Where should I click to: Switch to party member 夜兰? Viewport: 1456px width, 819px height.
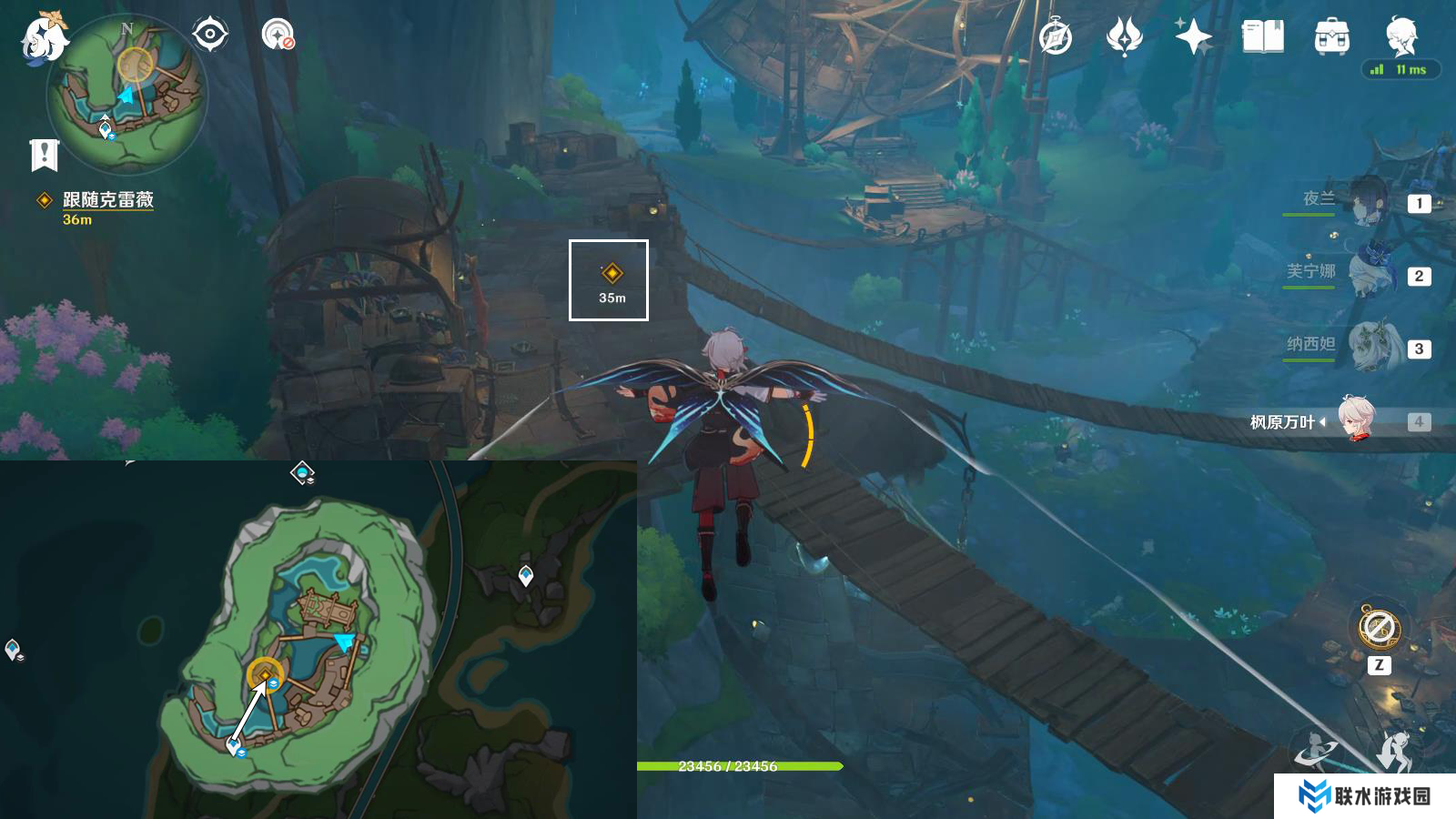(1365, 202)
